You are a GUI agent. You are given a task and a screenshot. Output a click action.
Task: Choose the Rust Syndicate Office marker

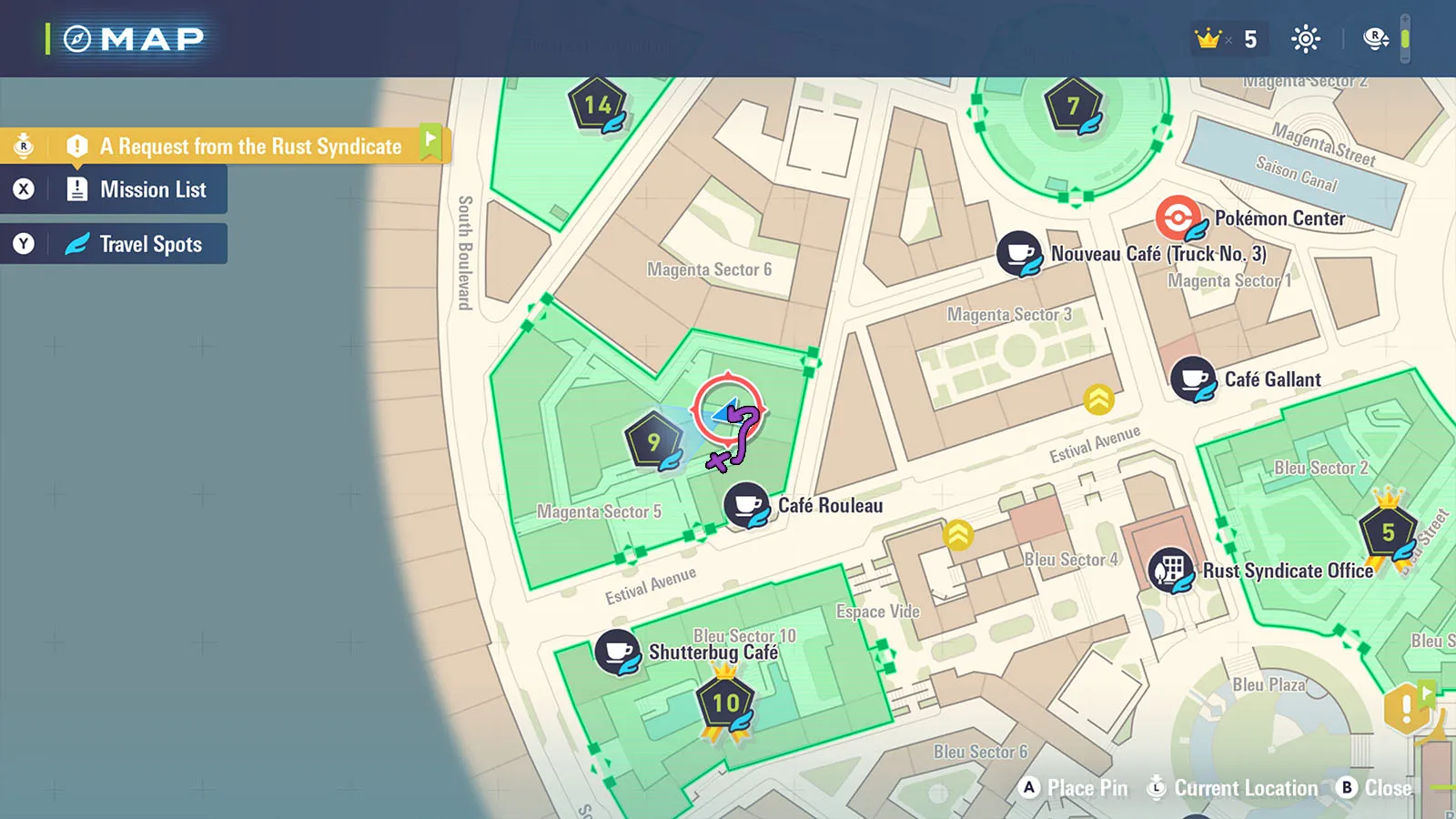(x=1170, y=571)
